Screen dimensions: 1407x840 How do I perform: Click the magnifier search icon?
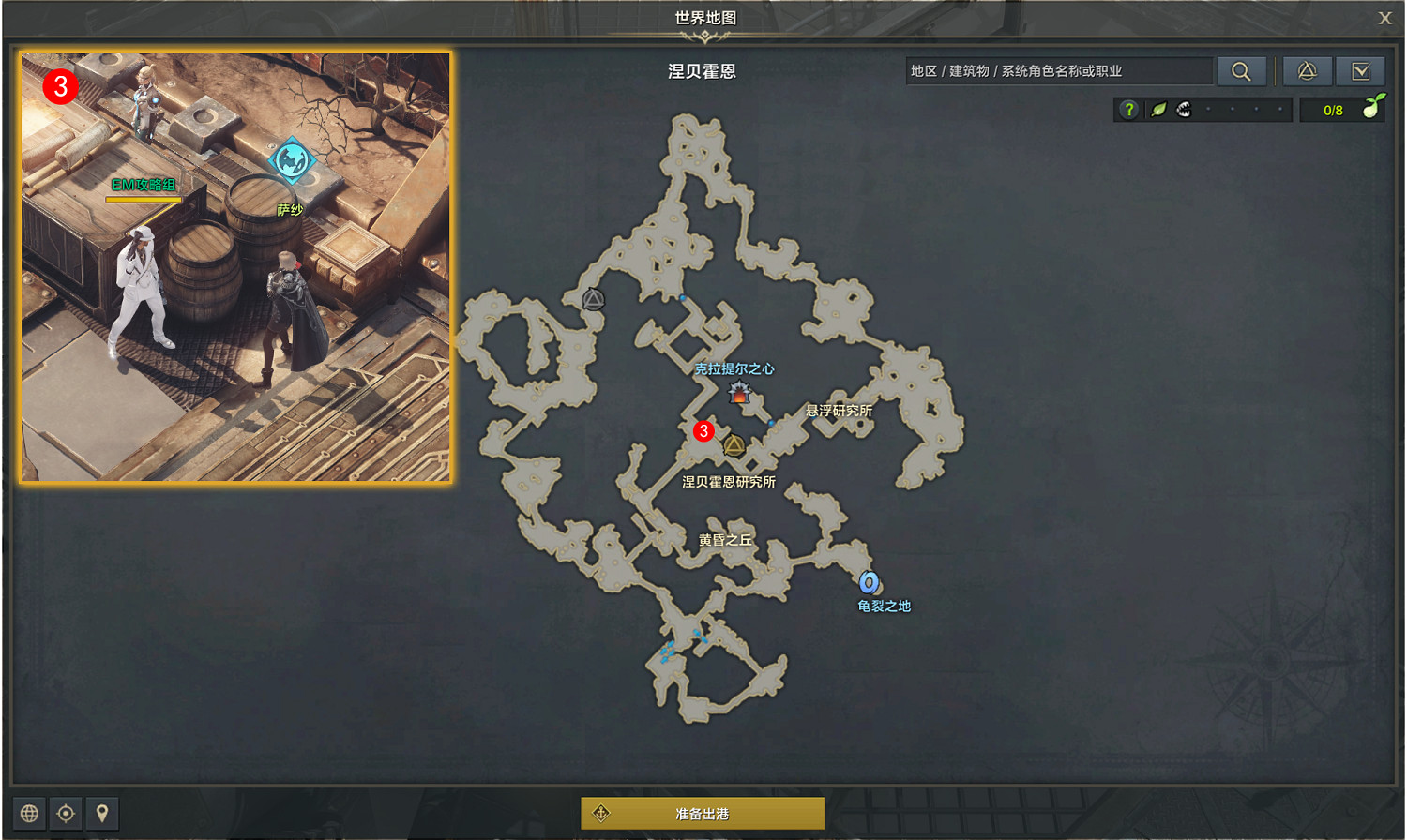[1243, 71]
